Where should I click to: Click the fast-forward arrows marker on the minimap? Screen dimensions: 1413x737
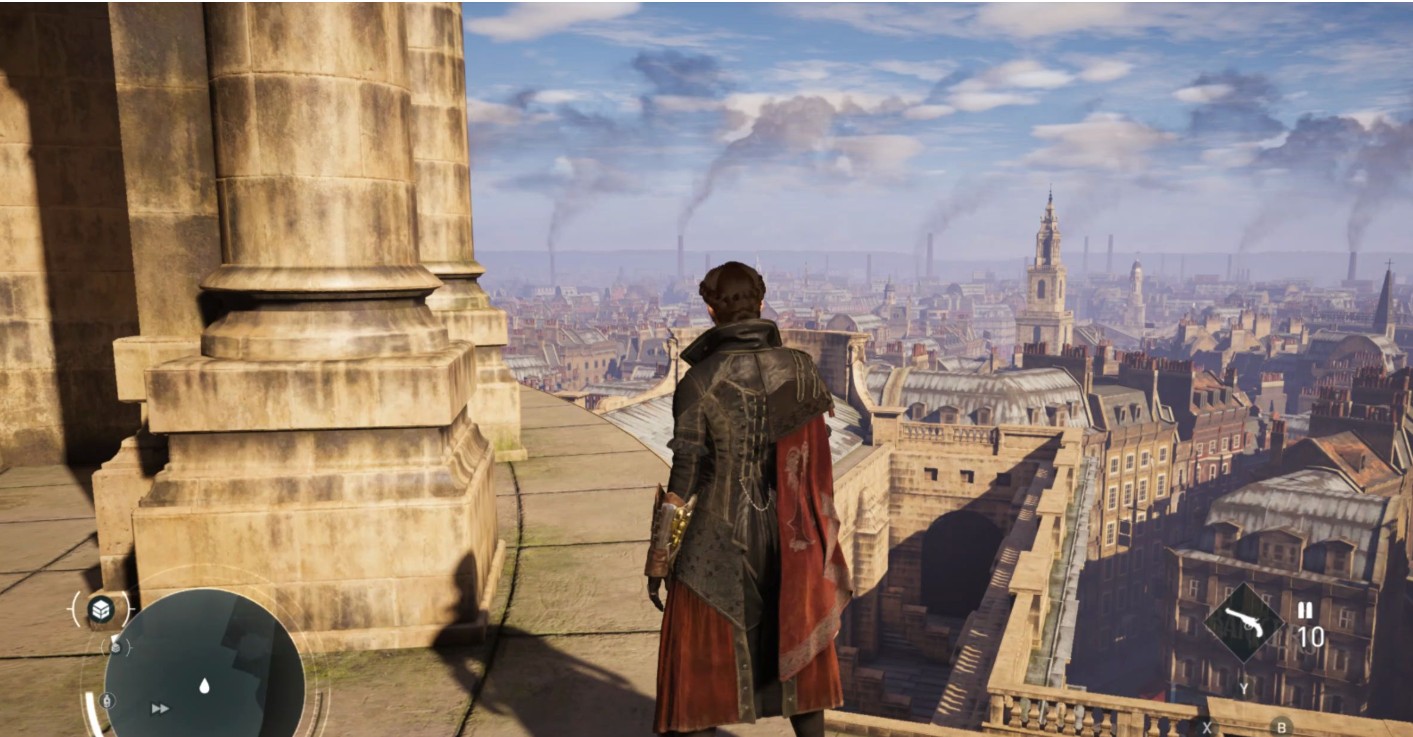pyautogui.click(x=159, y=708)
